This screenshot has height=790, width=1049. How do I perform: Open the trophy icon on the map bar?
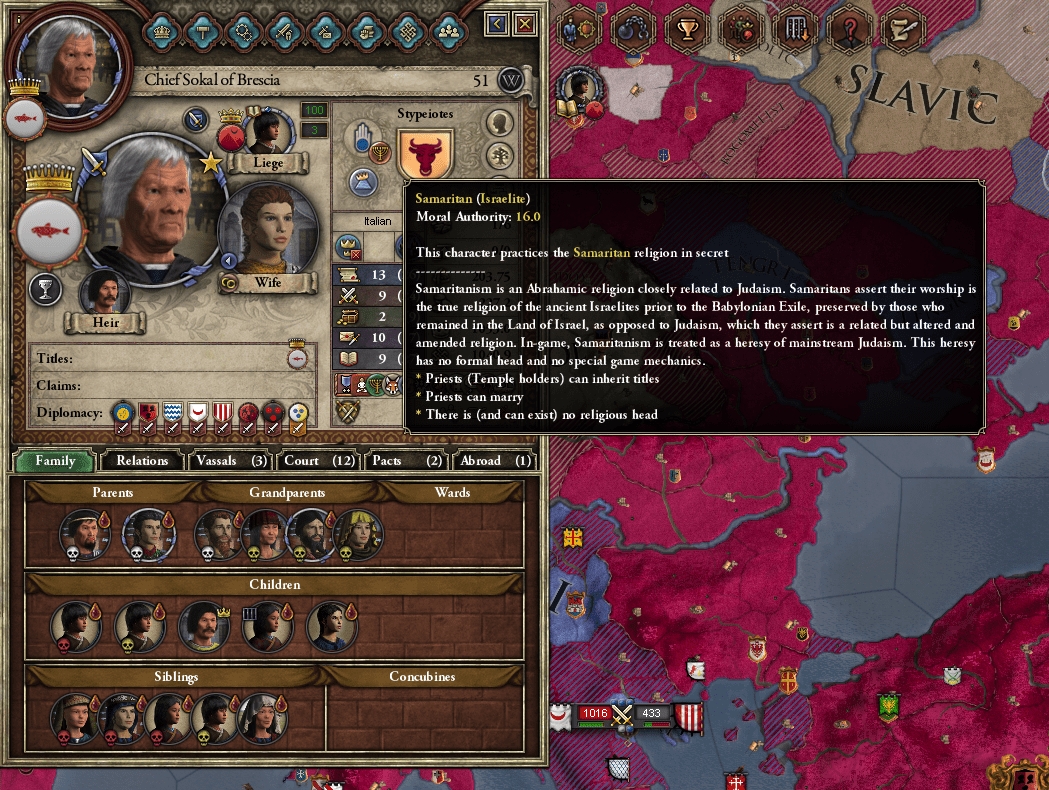[x=687, y=29]
